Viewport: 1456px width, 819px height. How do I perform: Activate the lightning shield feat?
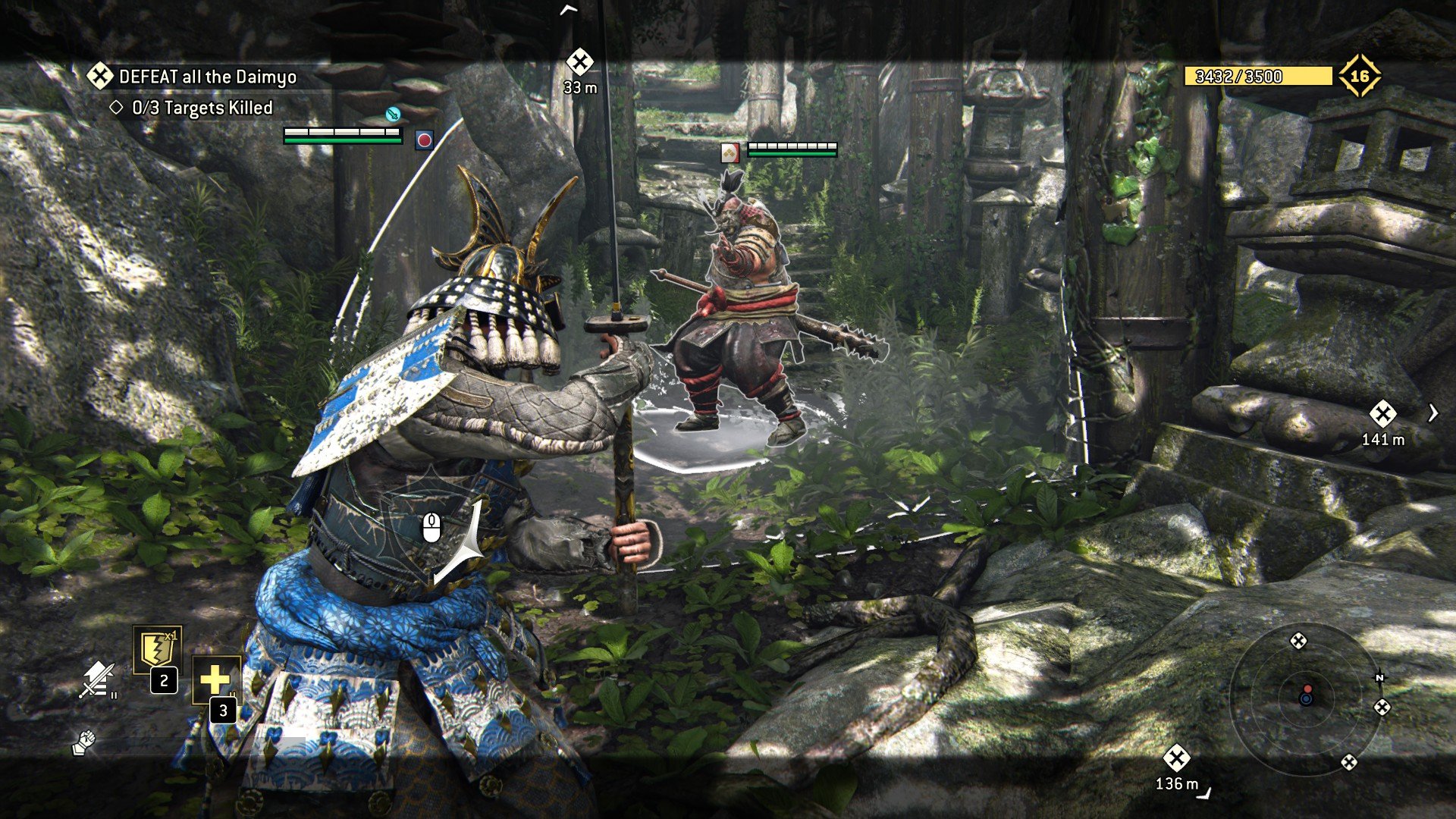157,650
